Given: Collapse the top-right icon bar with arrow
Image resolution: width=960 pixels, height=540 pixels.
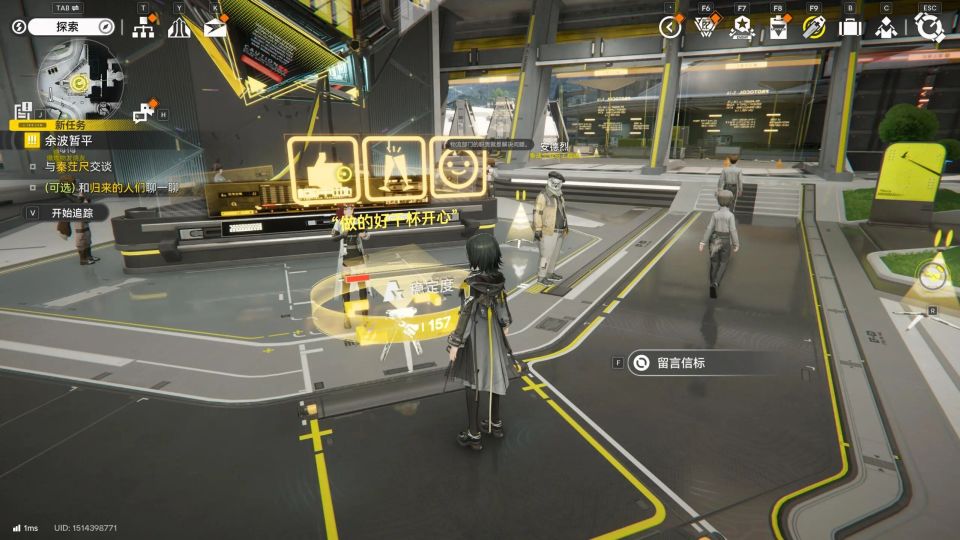Looking at the screenshot, I should (670, 28).
